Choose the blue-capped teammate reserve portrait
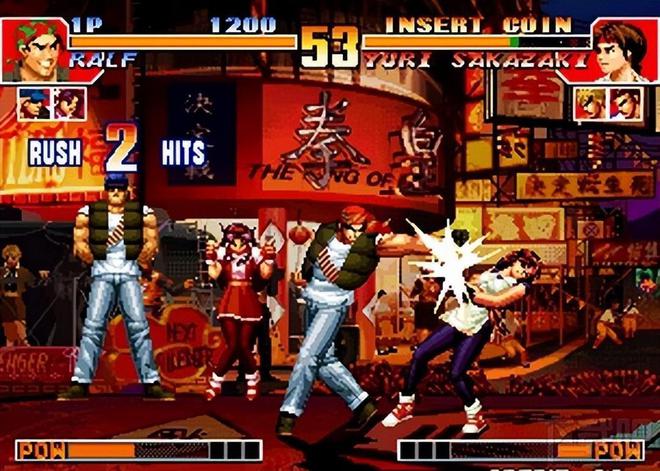The height and width of the screenshot is (471, 660). (x=33, y=104)
